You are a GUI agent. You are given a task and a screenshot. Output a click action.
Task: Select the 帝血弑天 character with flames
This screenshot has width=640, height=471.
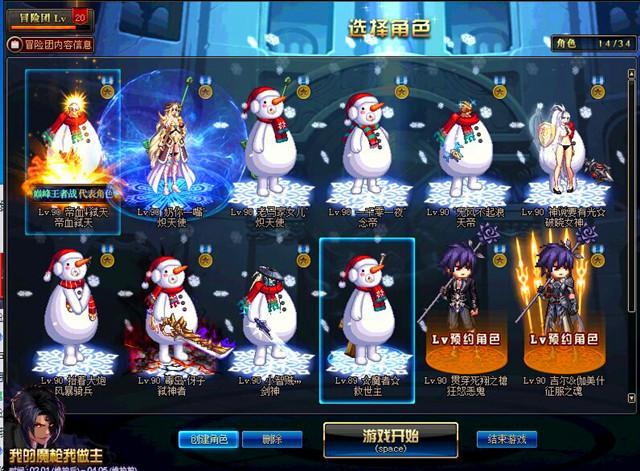[74, 145]
